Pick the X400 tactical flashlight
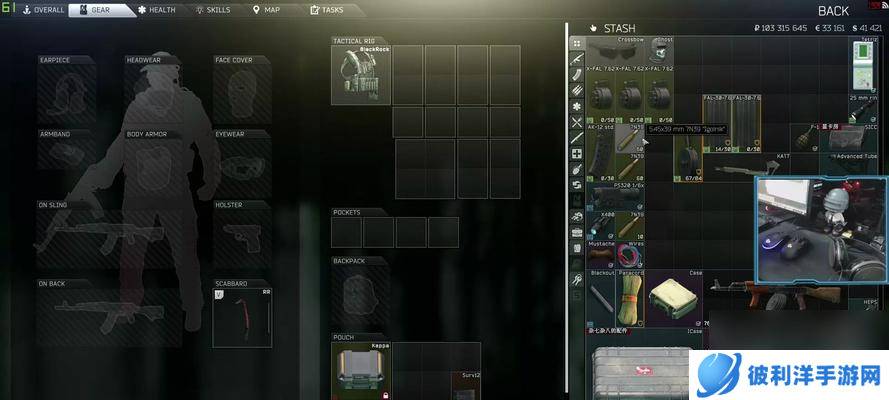The height and width of the screenshot is (400, 889). point(600,225)
